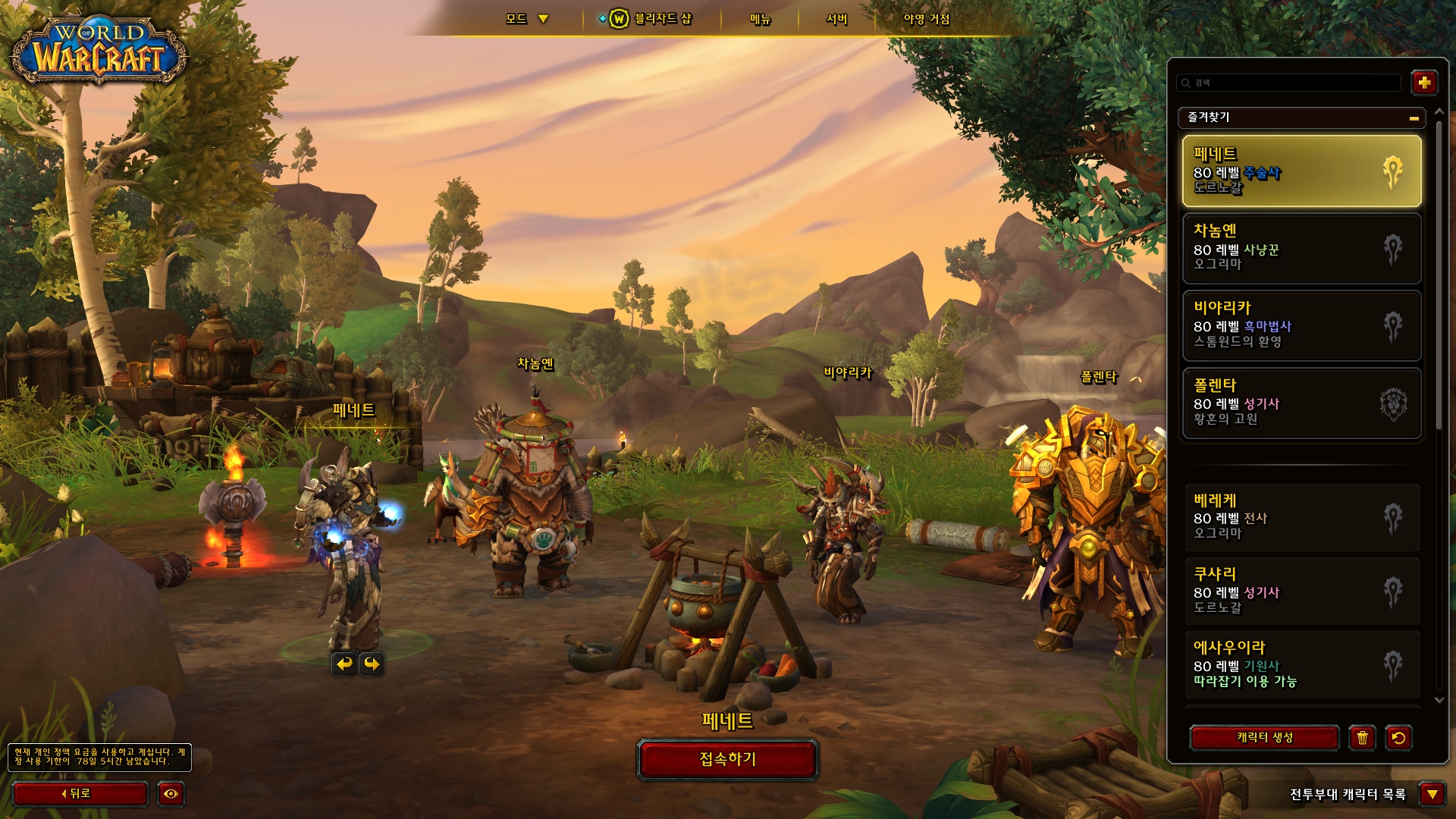This screenshot has height=819, width=1456.
Task: Toggle the eye visibility icon
Action: (x=171, y=794)
